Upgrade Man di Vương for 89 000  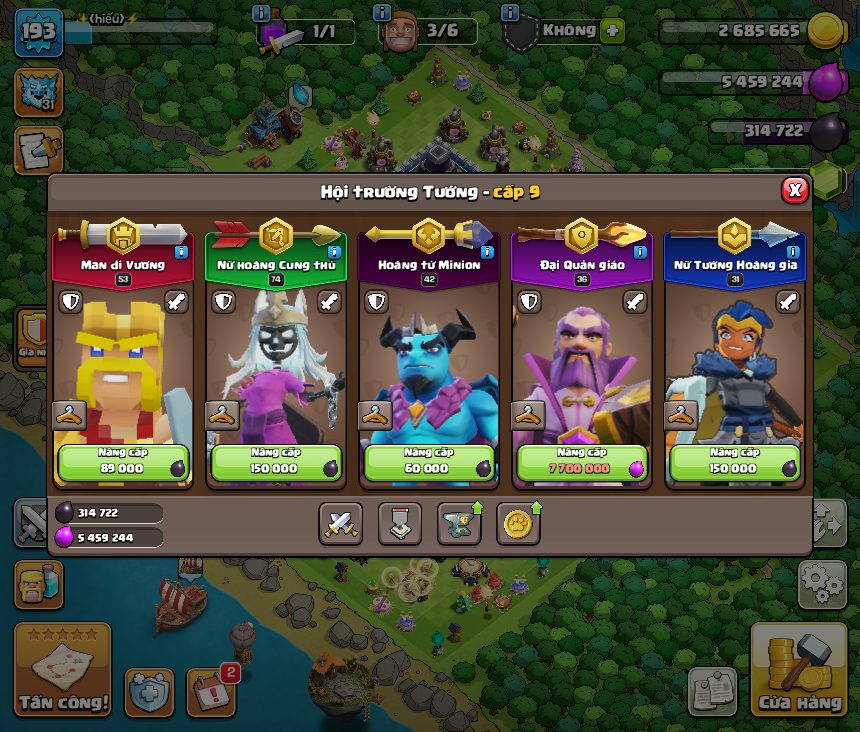click(123, 462)
